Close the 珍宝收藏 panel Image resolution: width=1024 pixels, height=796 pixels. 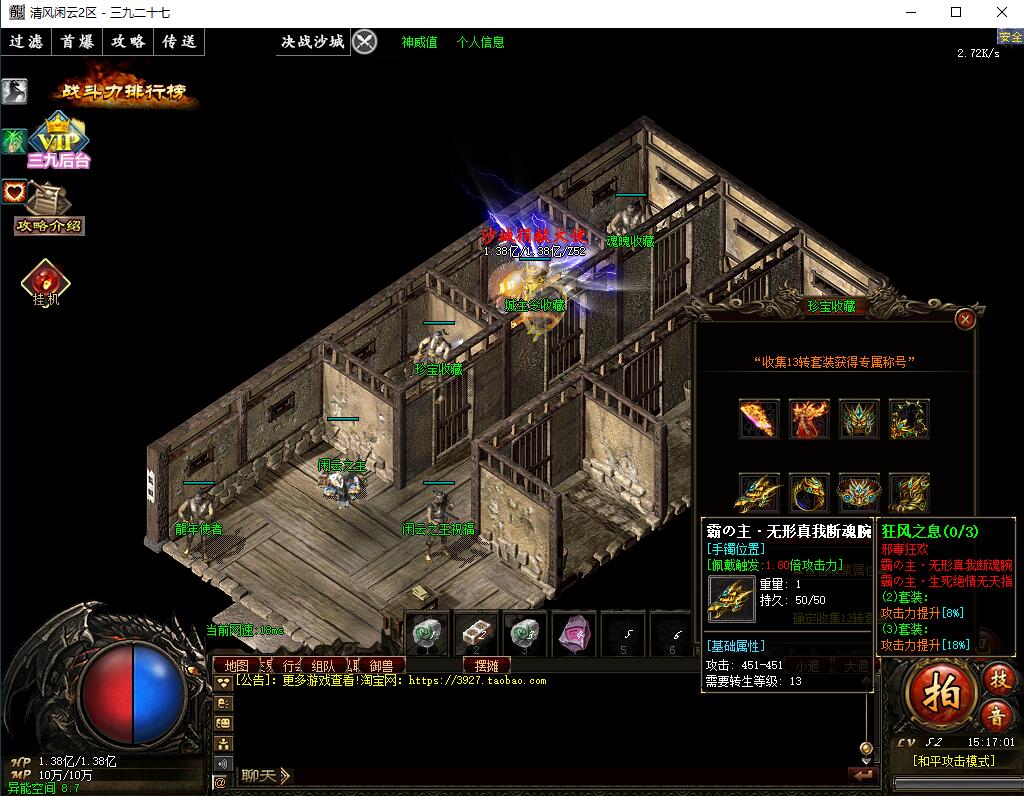click(965, 319)
